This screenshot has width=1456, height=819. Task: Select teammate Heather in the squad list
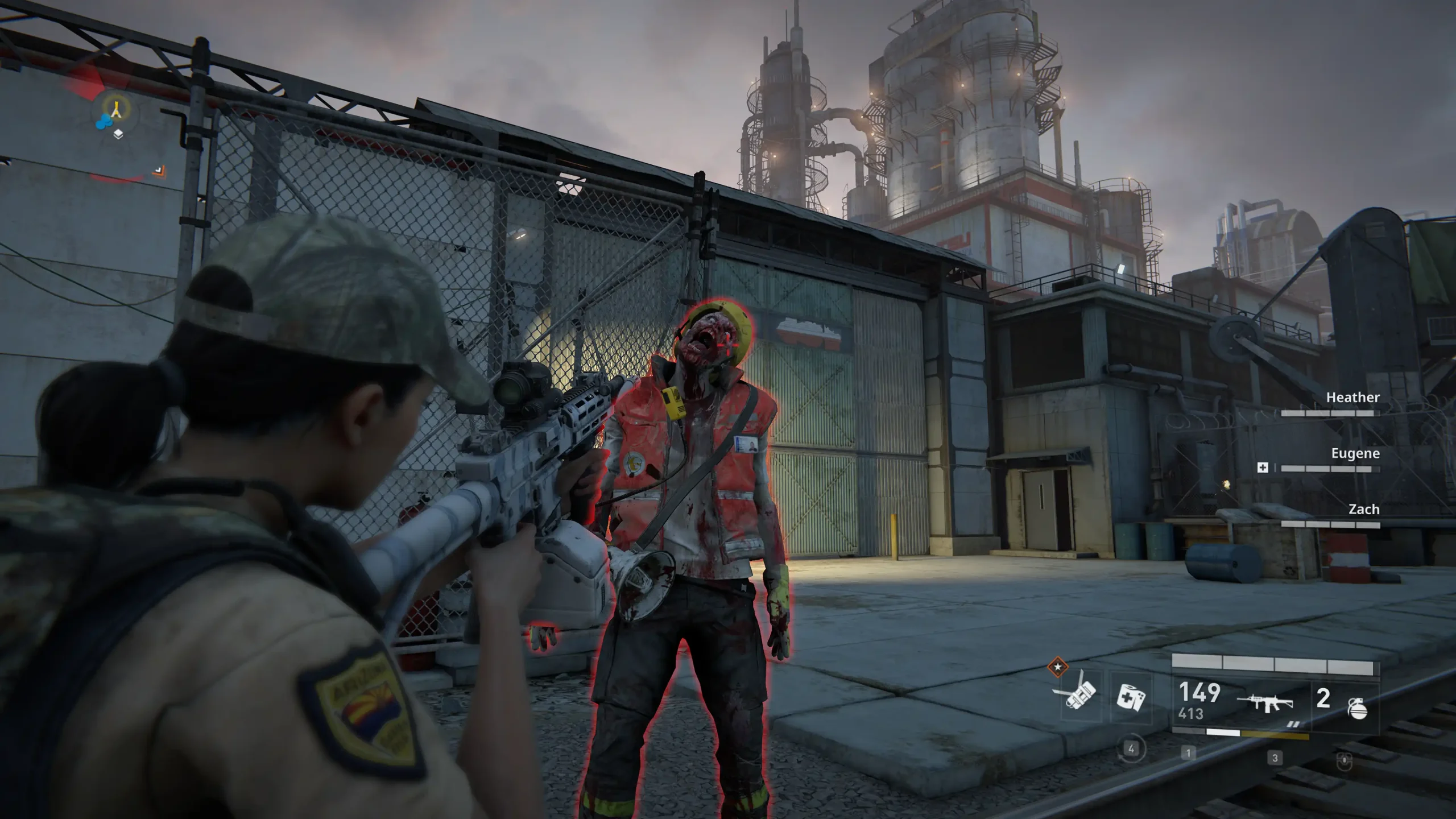[x=1352, y=398]
